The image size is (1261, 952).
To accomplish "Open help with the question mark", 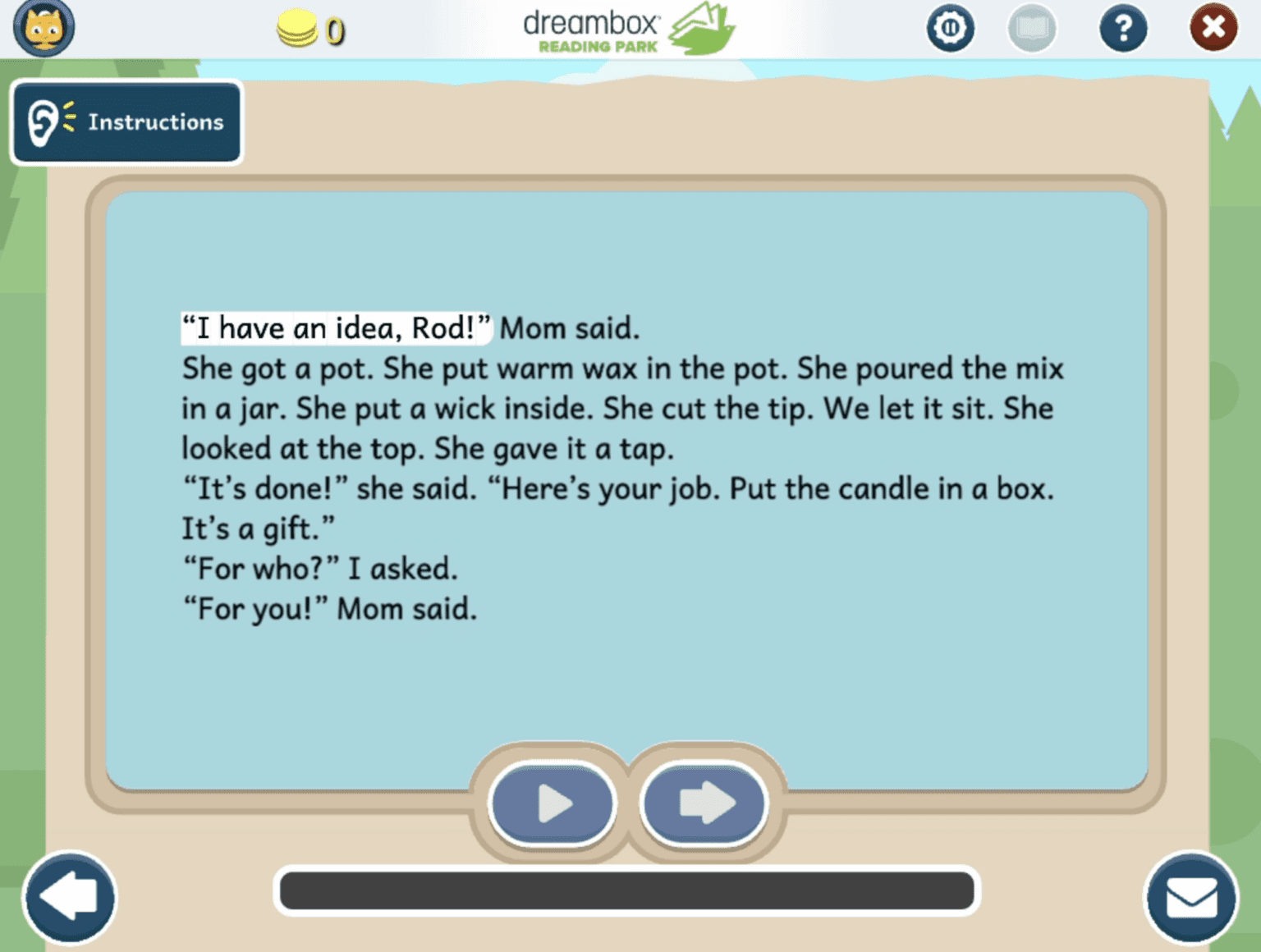I will coord(1123,27).
